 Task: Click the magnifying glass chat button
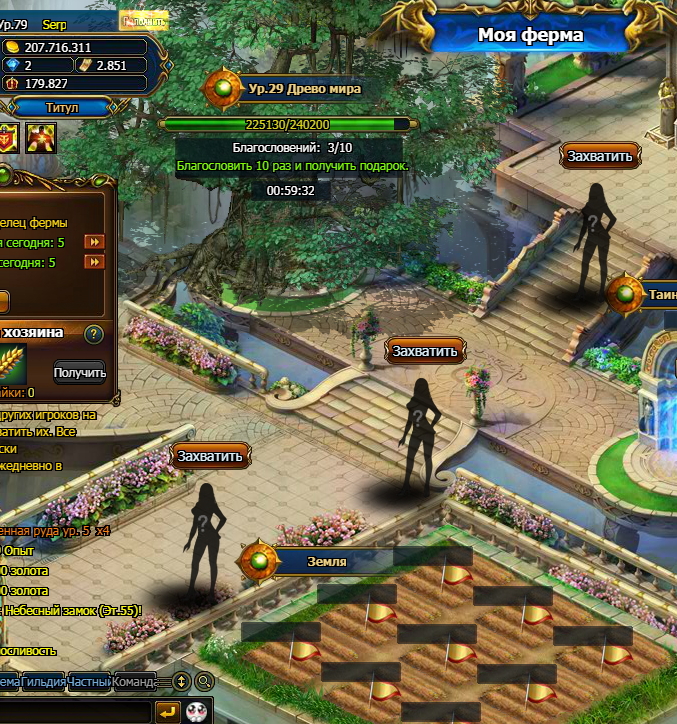pyautogui.click(x=204, y=682)
